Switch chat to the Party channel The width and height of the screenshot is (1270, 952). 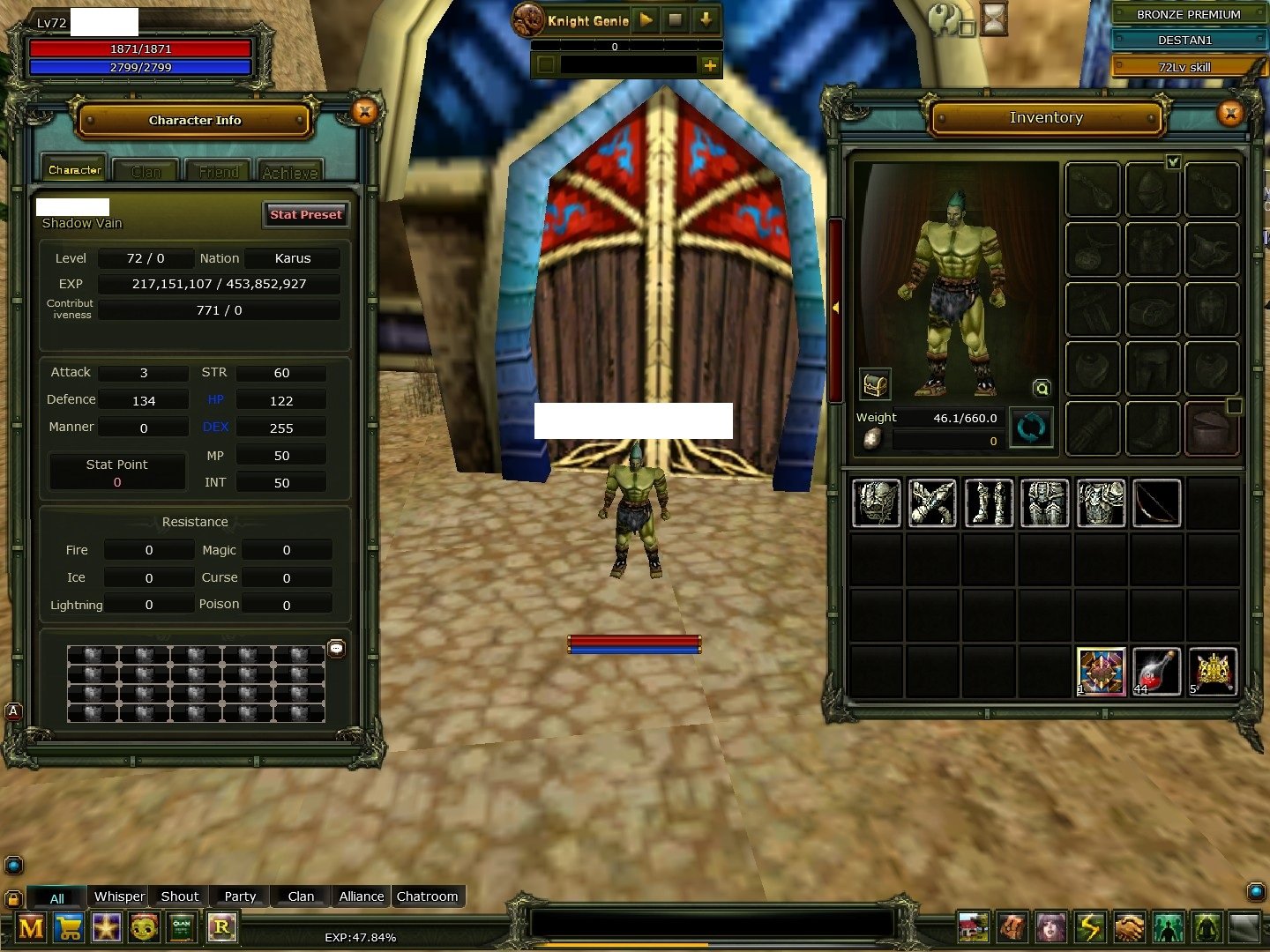pyautogui.click(x=240, y=896)
